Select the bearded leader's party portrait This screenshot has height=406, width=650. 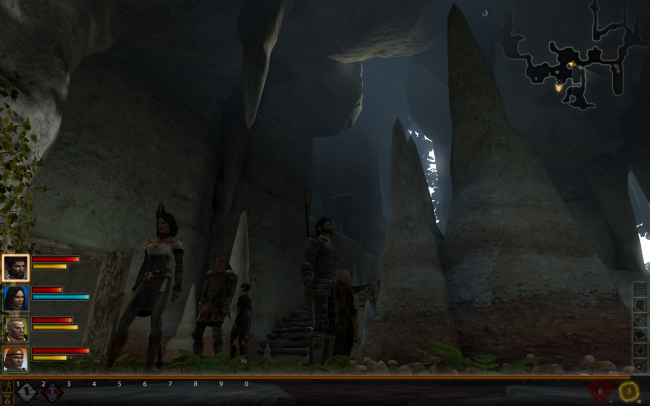[x=16, y=267]
